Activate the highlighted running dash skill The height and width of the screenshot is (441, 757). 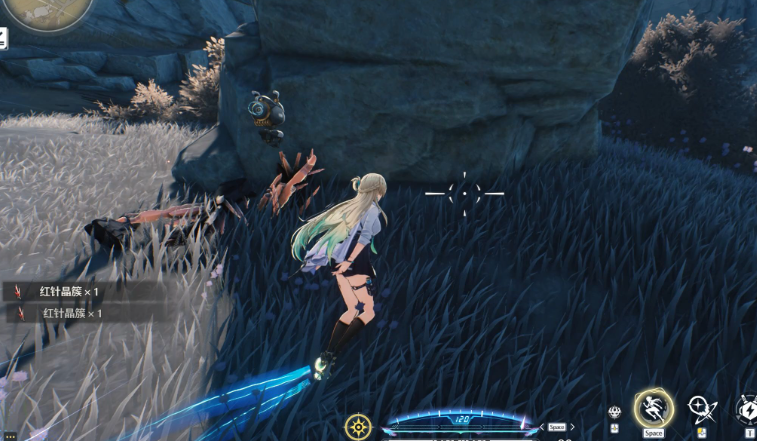pos(653,408)
